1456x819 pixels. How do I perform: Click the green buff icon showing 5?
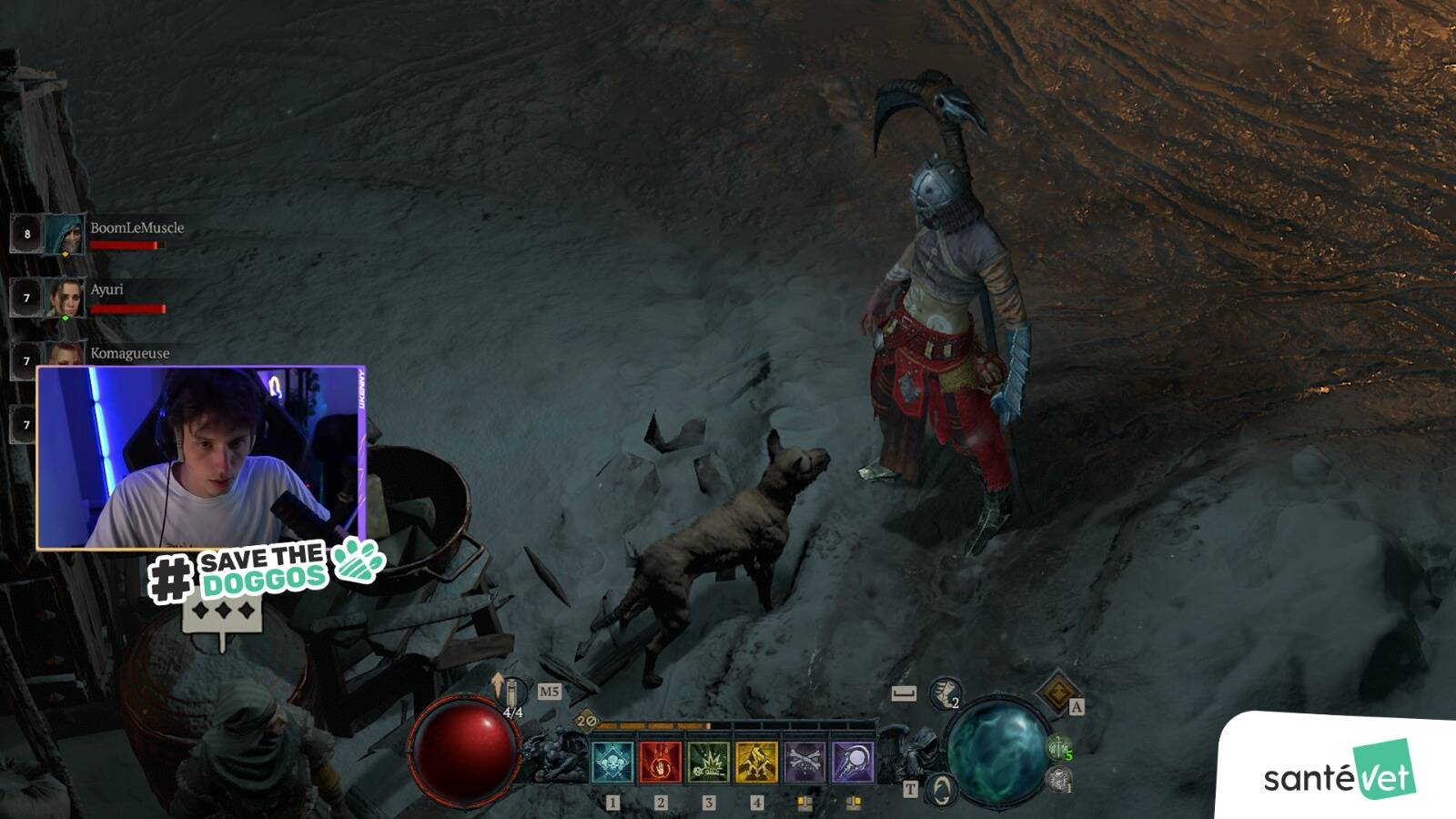[1058, 748]
